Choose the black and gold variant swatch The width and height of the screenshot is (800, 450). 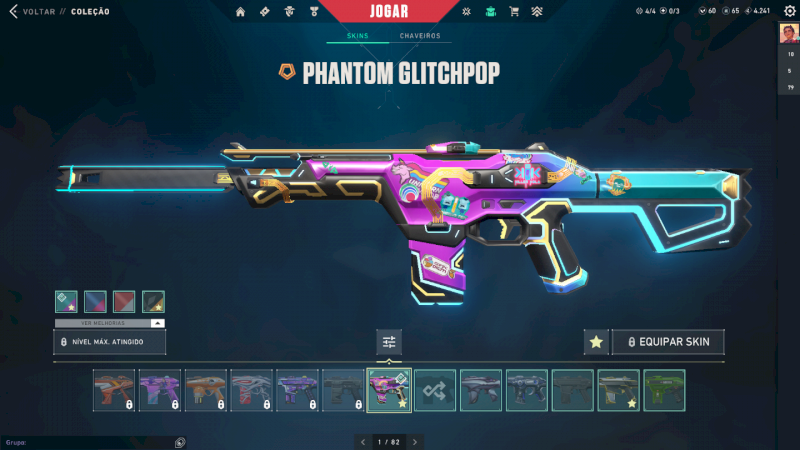coord(153,302)
